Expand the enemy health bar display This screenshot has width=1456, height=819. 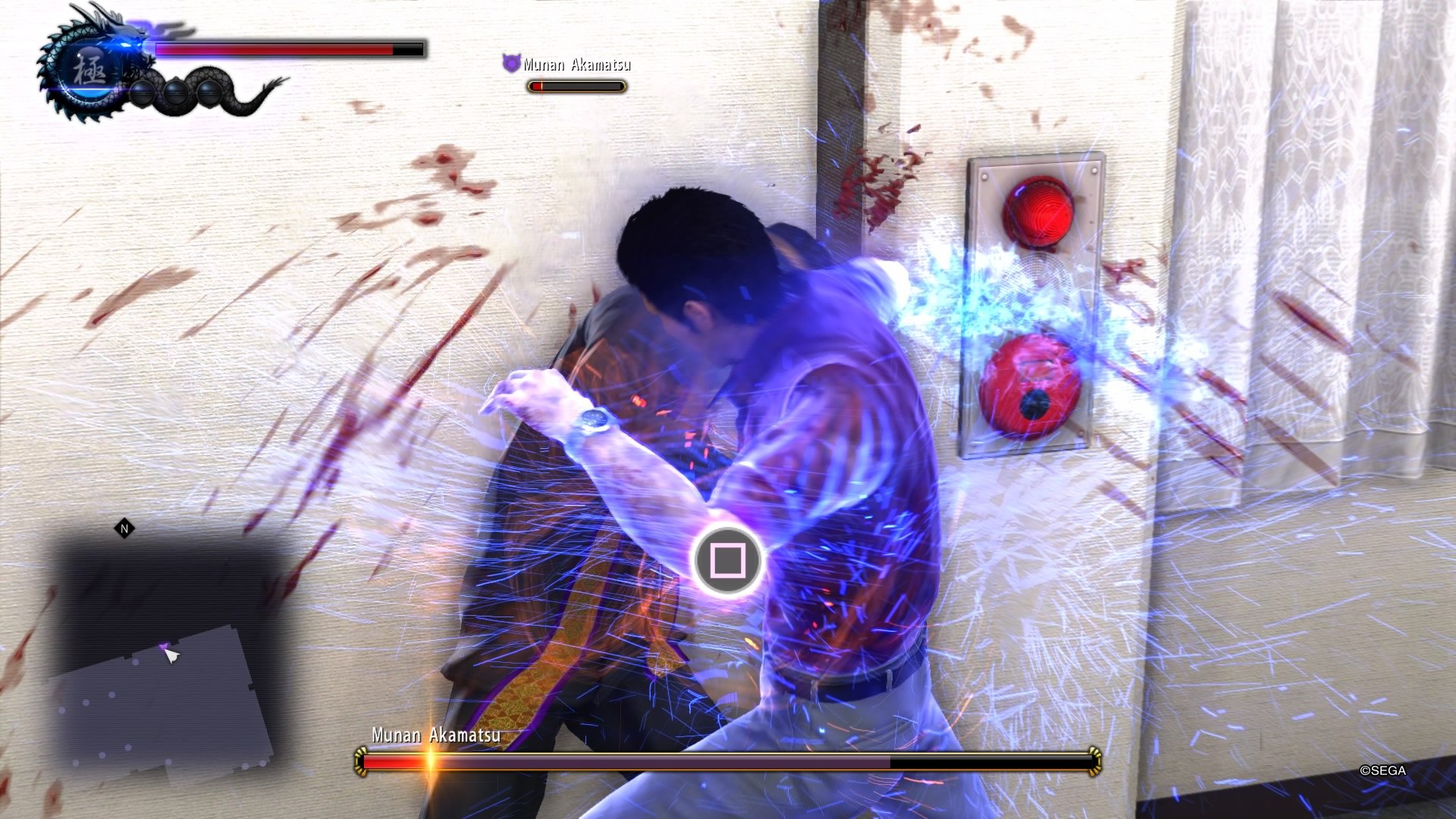pyautogui.click(x=576, y=86)
